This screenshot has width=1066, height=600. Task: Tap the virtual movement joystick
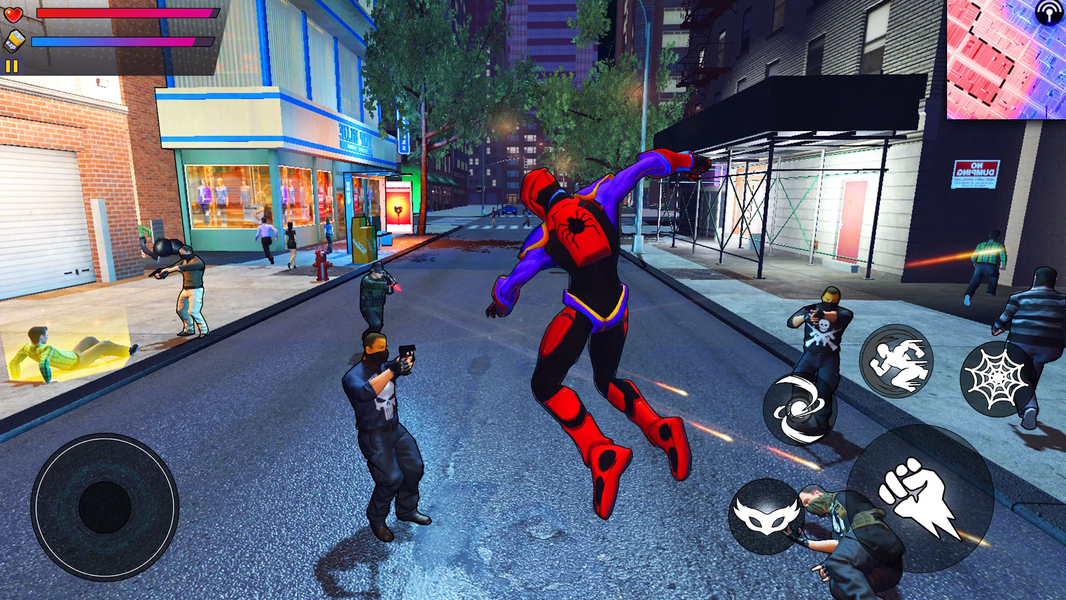point(105,507)
